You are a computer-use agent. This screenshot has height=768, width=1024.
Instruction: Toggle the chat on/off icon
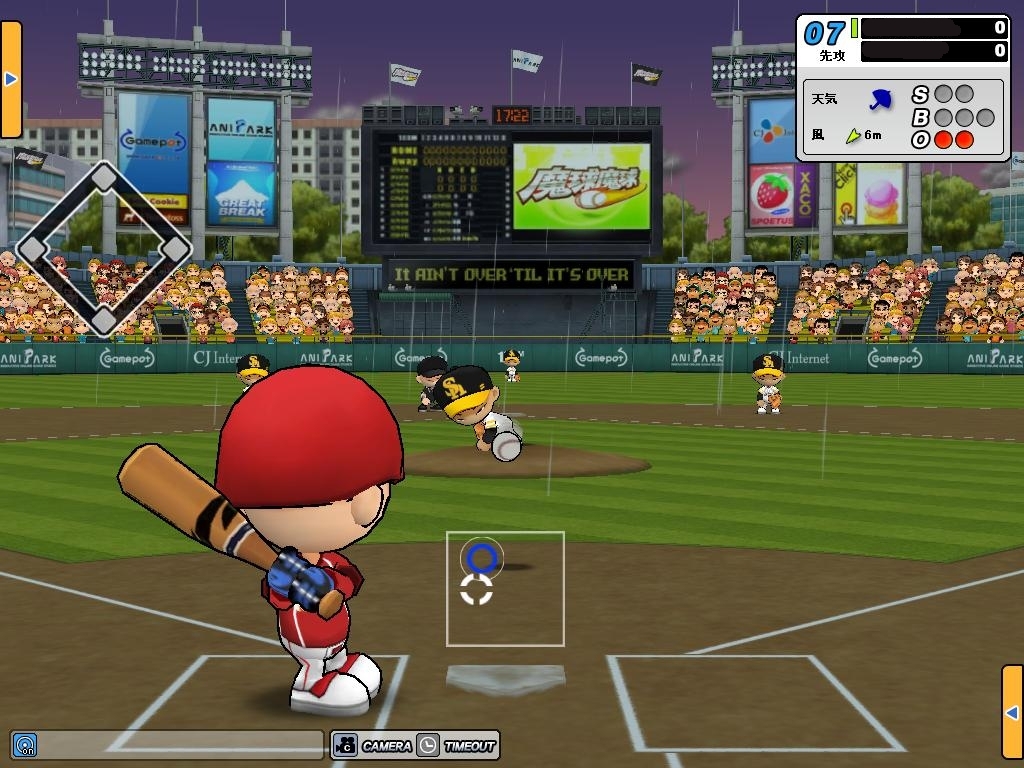pos(25,745)
